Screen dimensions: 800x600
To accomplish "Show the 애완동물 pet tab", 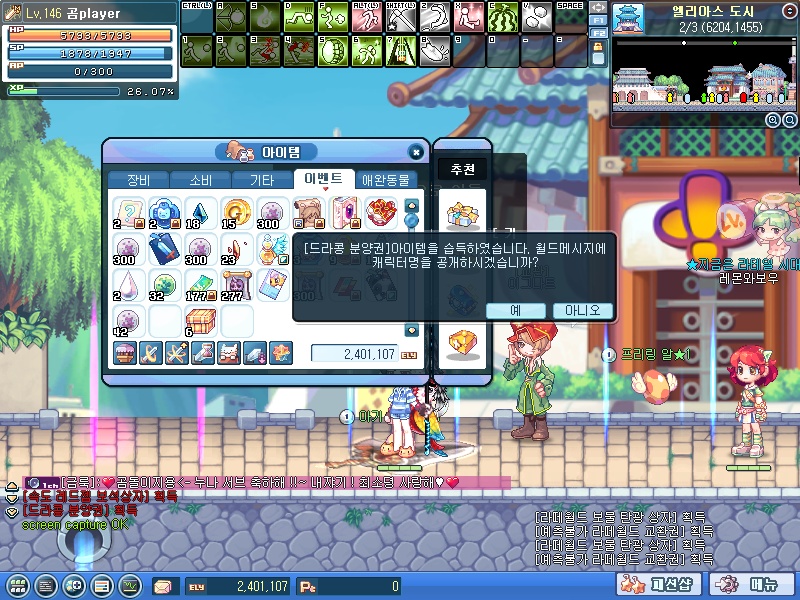I will tap(385, 181).
